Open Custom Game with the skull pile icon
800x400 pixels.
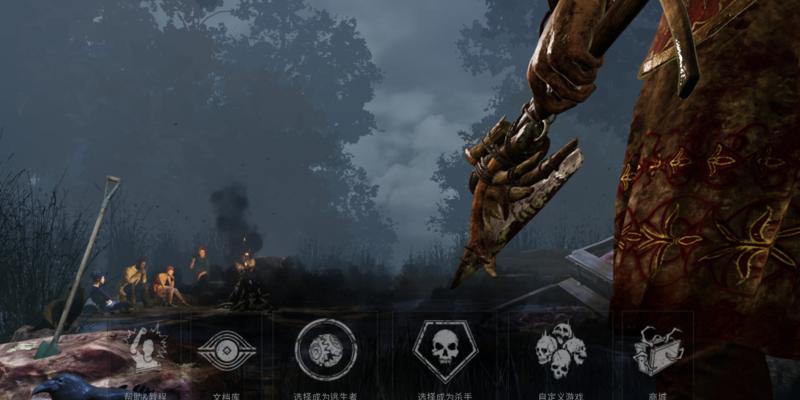pyautogui.click(x=559, y=350)
